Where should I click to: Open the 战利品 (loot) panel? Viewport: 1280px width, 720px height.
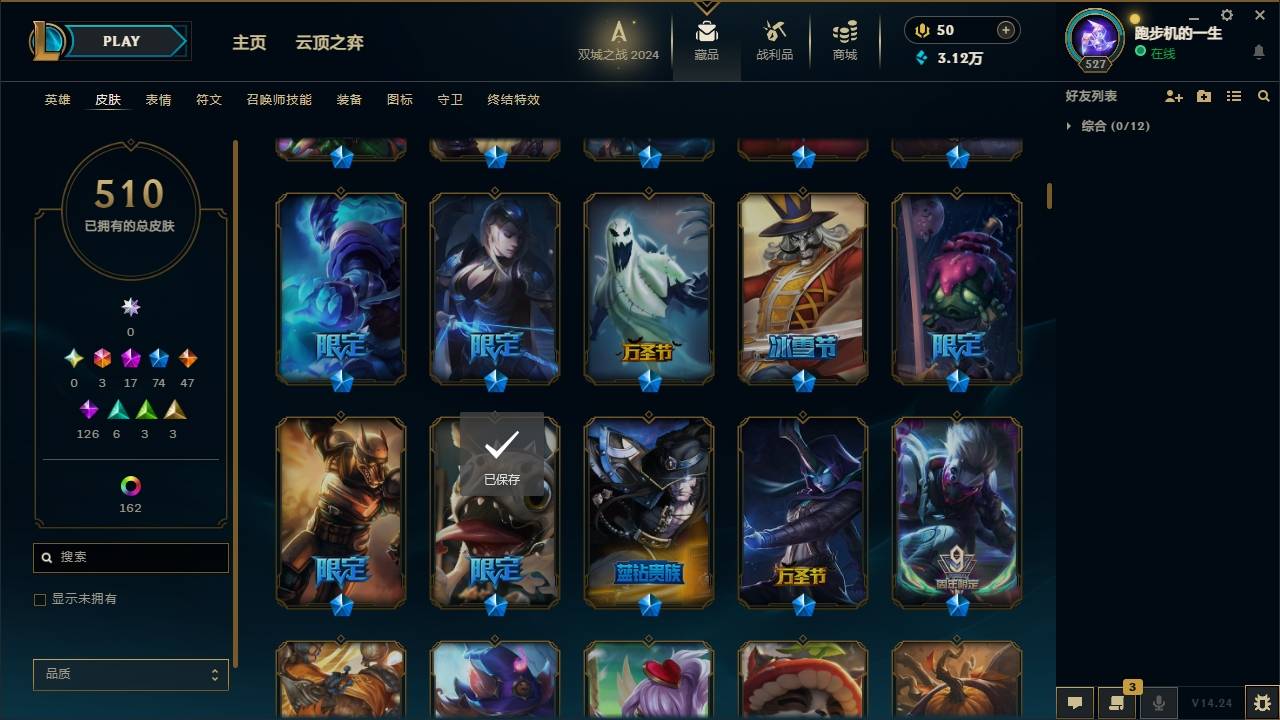[x=775, y=40]
